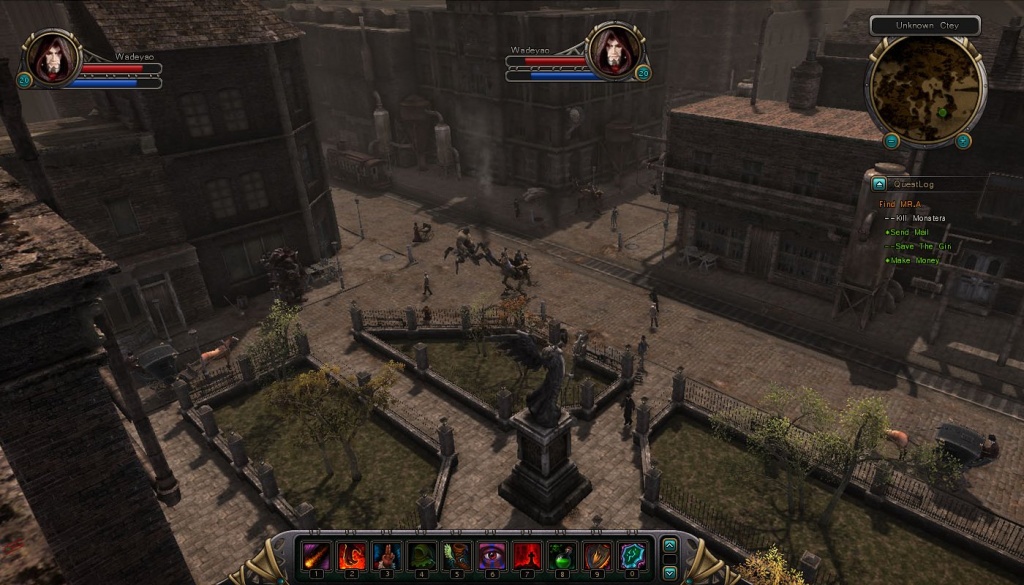Activate the fiery meteor skill in slot 1
Screen dimensions: 1024x585
(x=316, y=555)
